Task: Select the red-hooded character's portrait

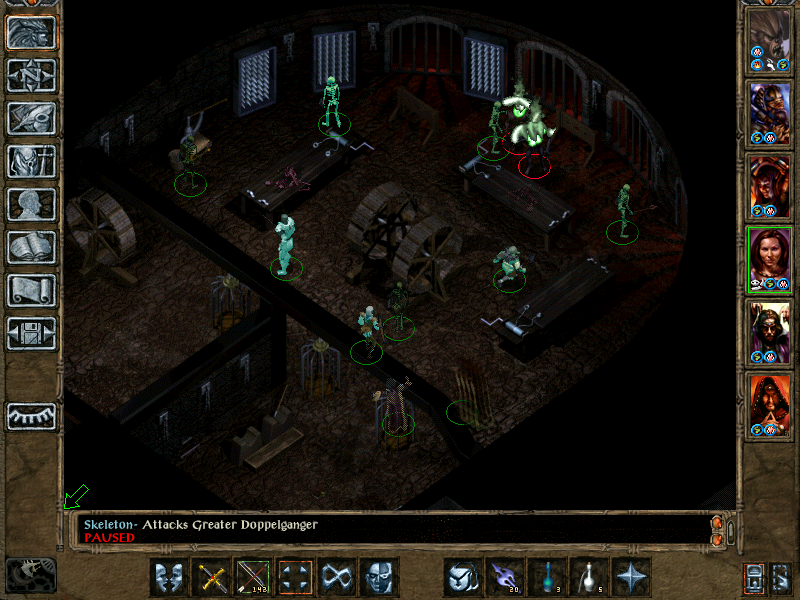Action: coord(769,404)
